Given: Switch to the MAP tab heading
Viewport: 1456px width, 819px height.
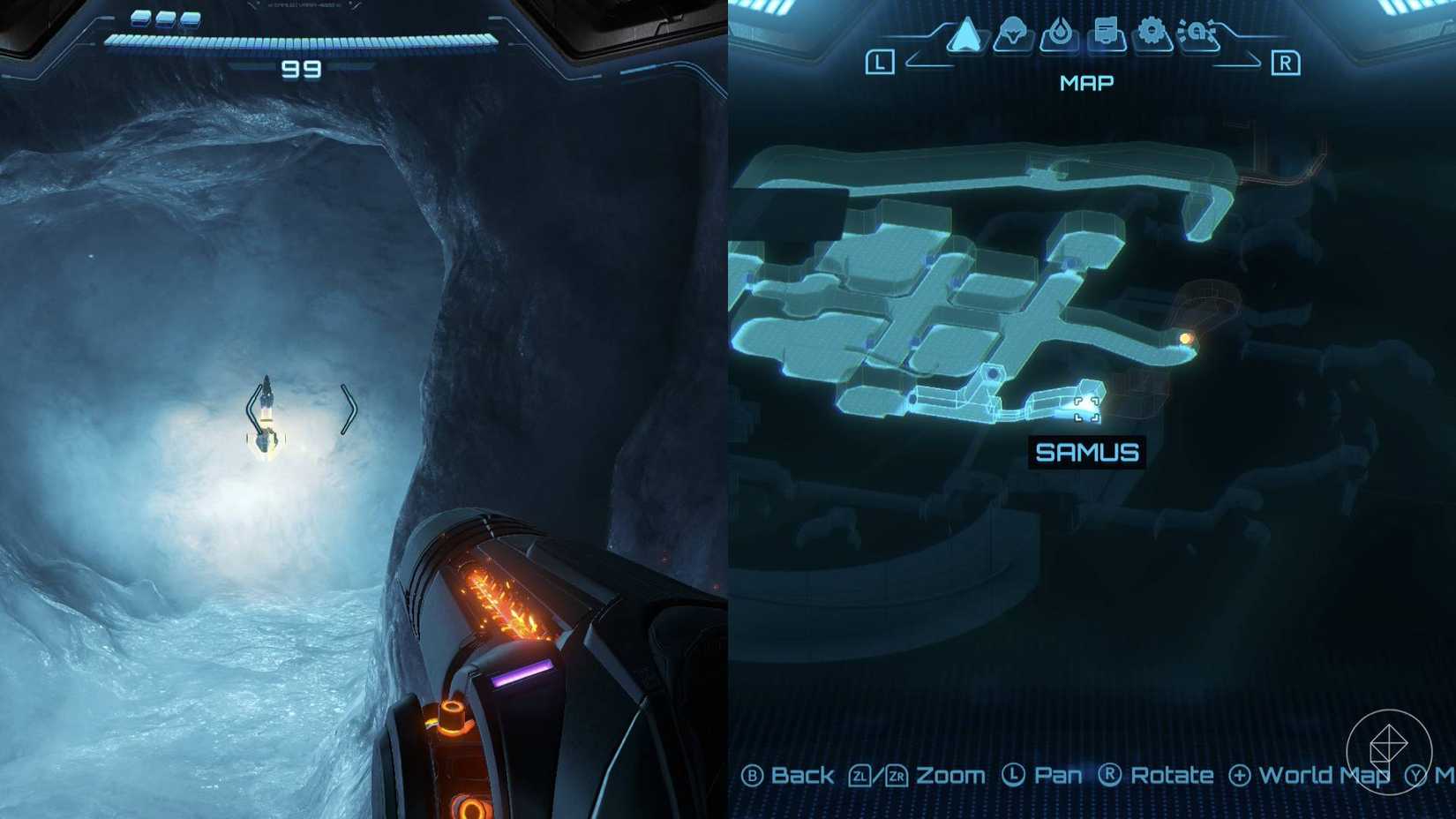Looking at the screenshot, I should pyautogui.click(x=1087, y=83).
